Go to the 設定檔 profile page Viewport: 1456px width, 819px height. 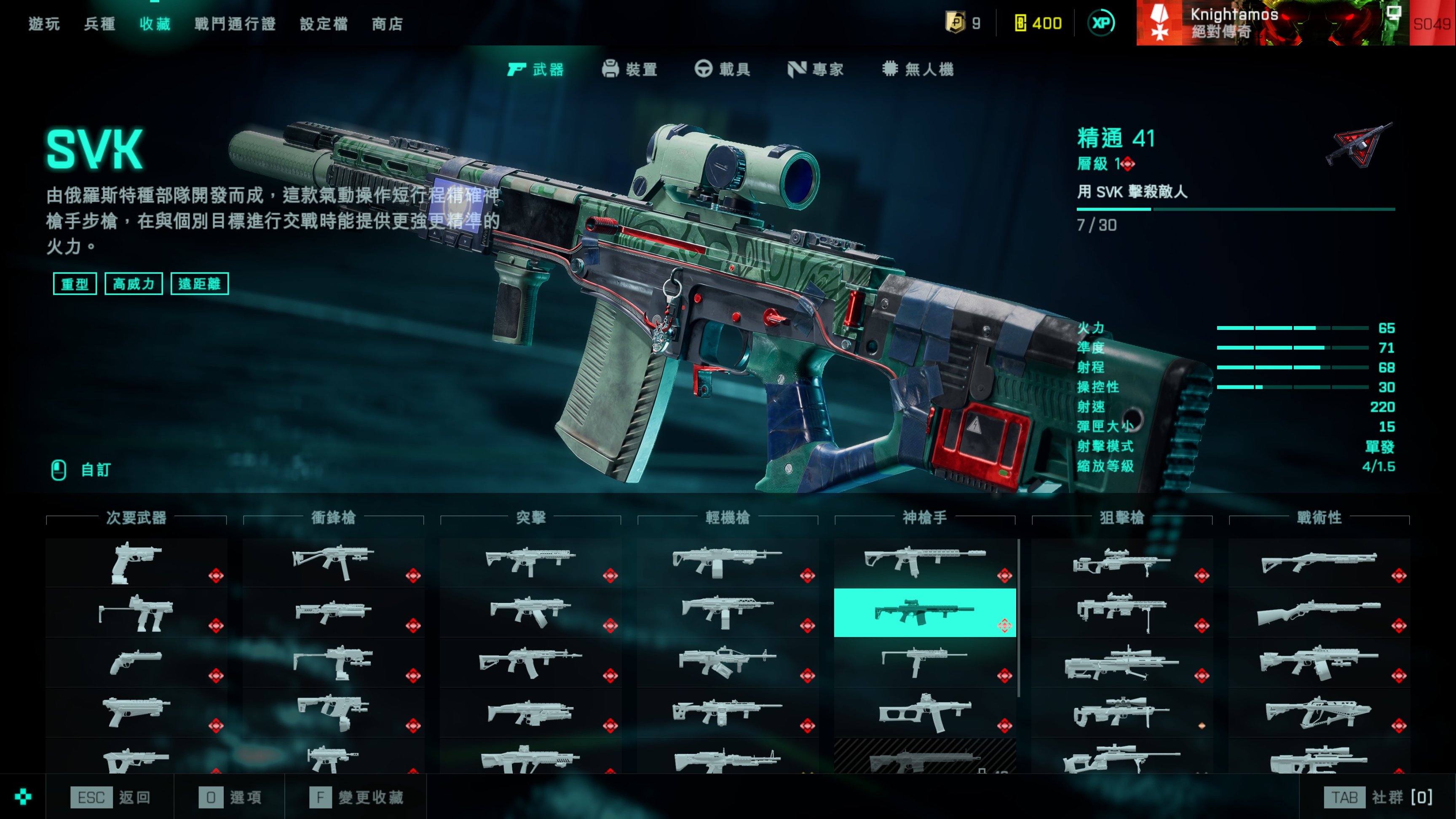tap(324, 24)
